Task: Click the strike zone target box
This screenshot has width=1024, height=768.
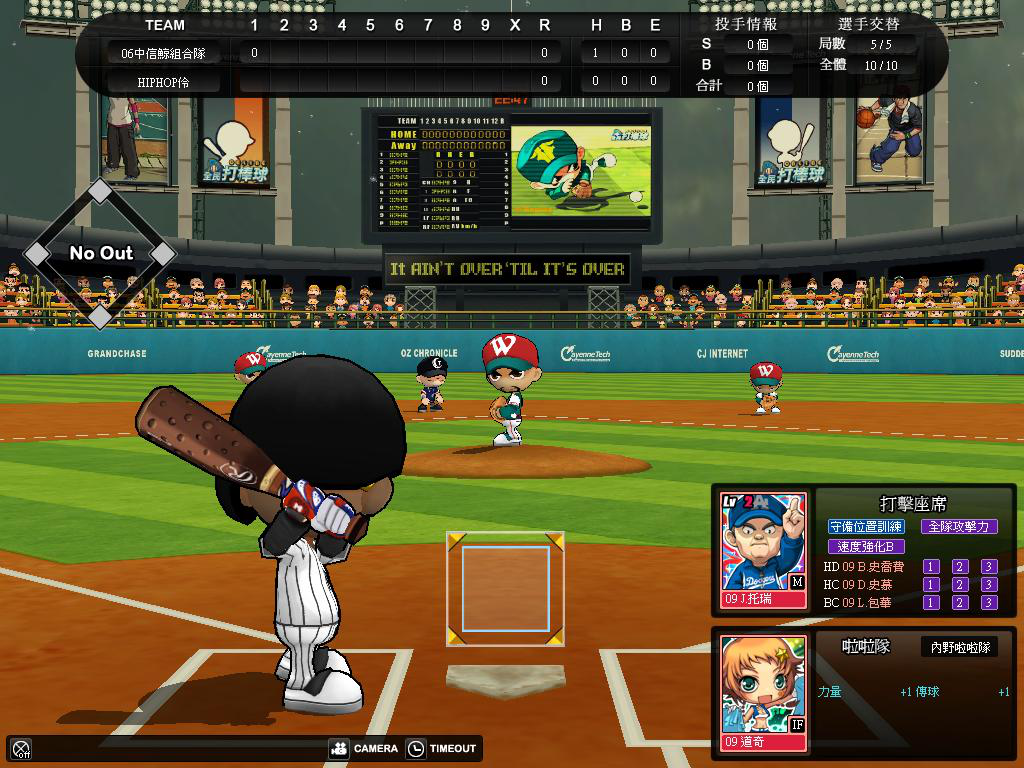Action: point(505,589)
